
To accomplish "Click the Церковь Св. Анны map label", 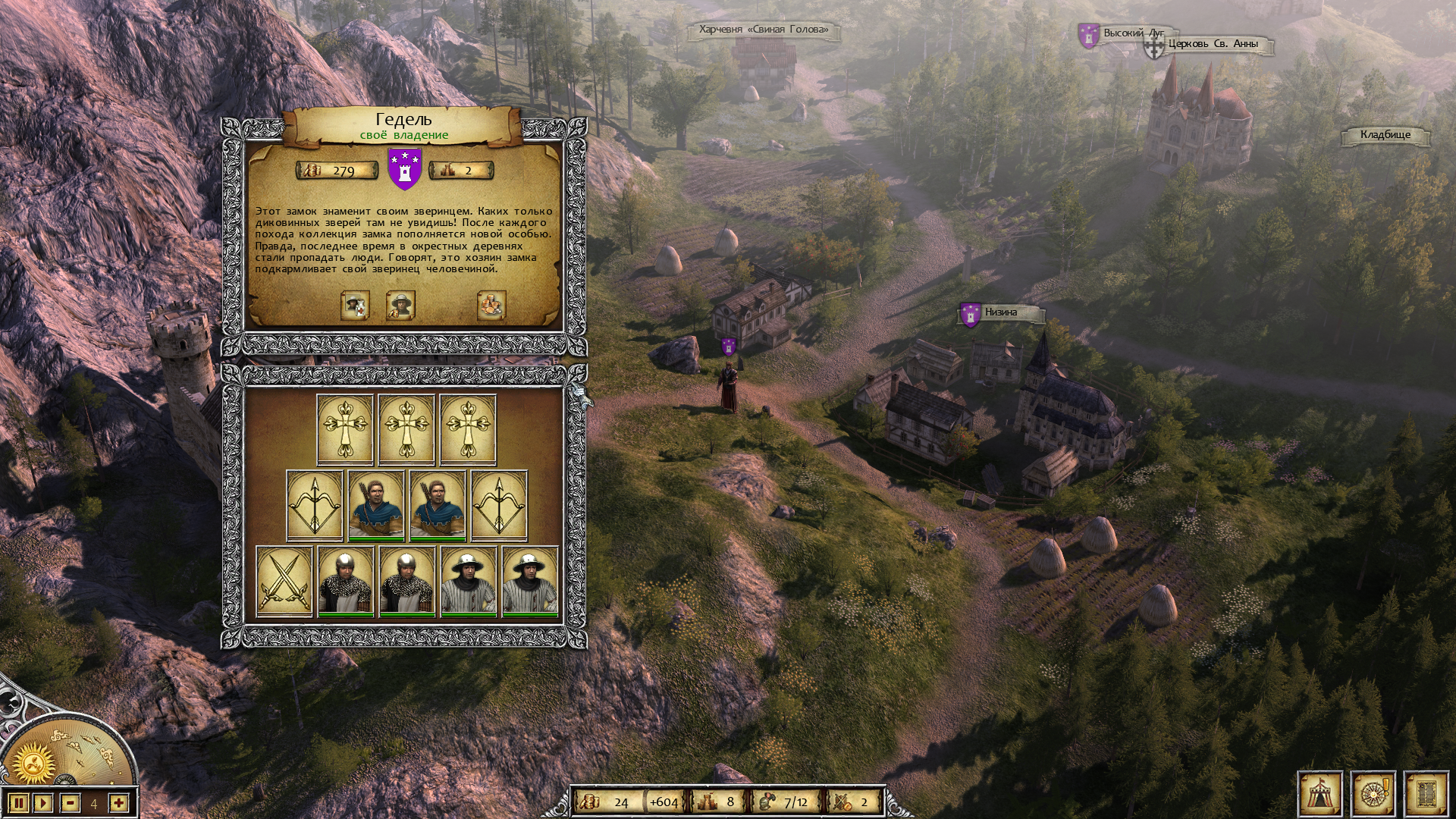I will tap(1213, 44).
